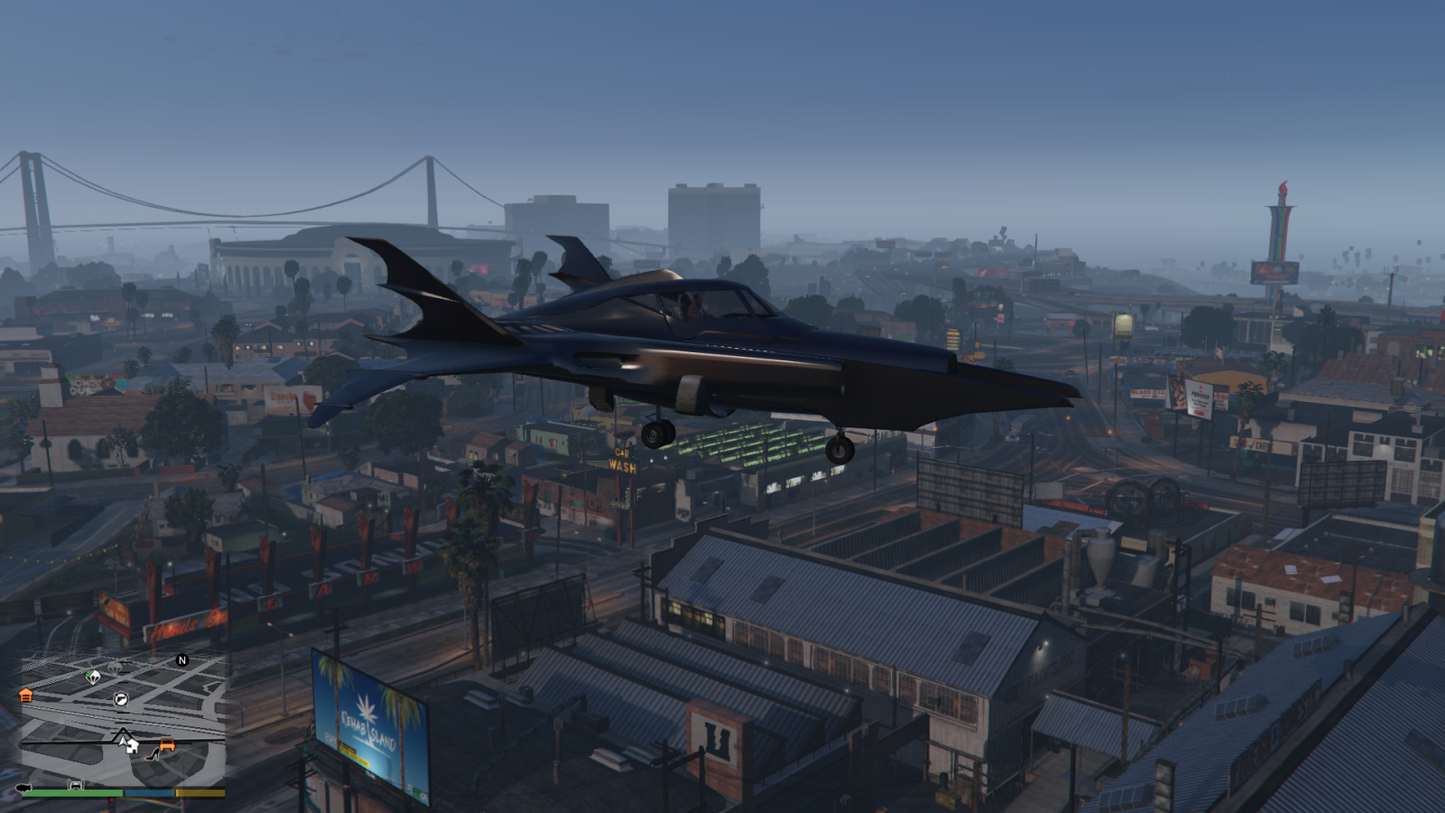This screenshot has height=813, width=1445.
Task: Select the parachute pickup blip near the minimap top
Action: pyautogui.click(x=115, y=666)
